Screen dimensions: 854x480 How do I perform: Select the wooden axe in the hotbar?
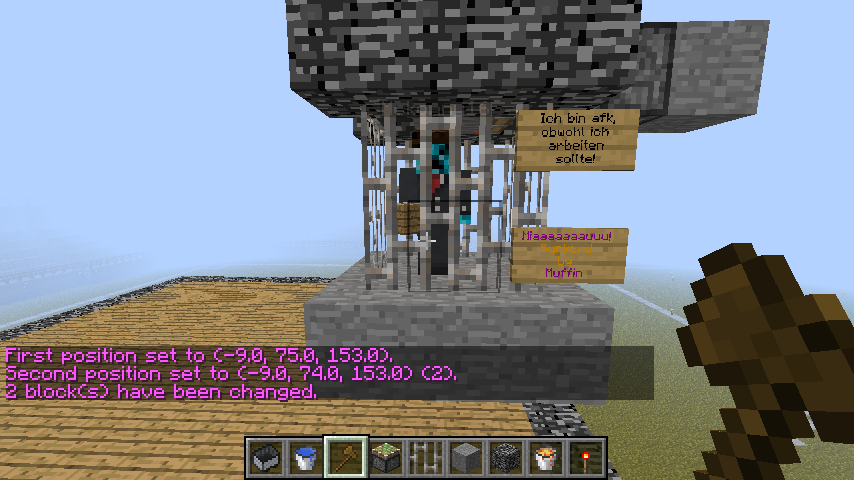(347, 457)
